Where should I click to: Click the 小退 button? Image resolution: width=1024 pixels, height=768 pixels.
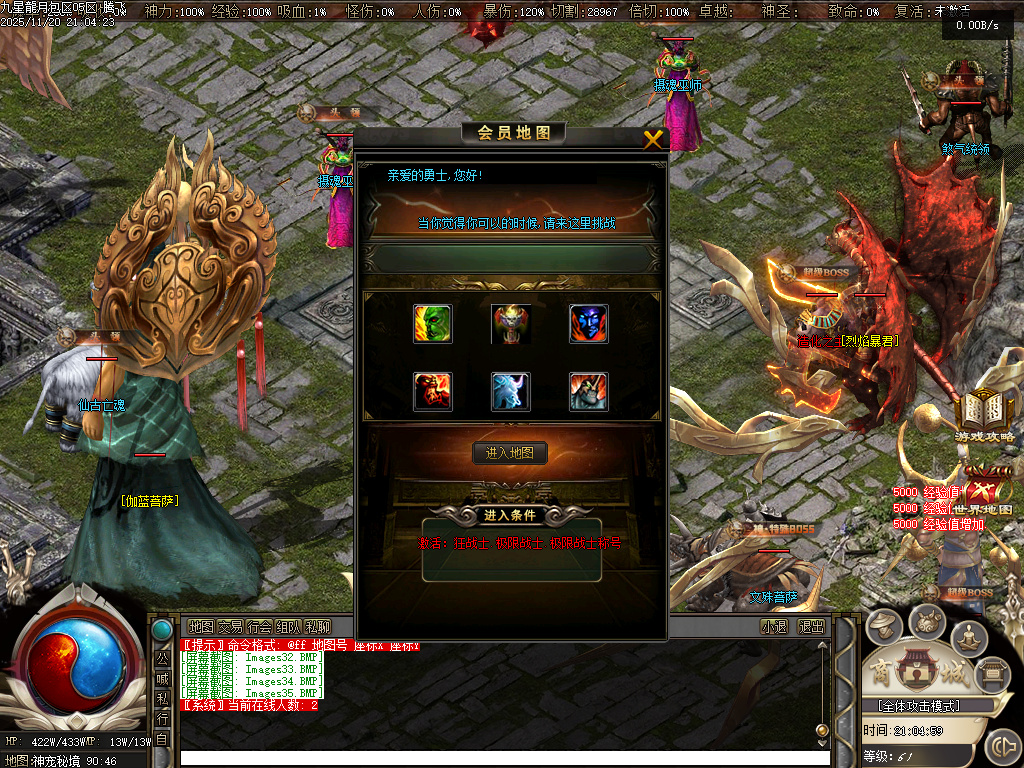click(774, 627)
